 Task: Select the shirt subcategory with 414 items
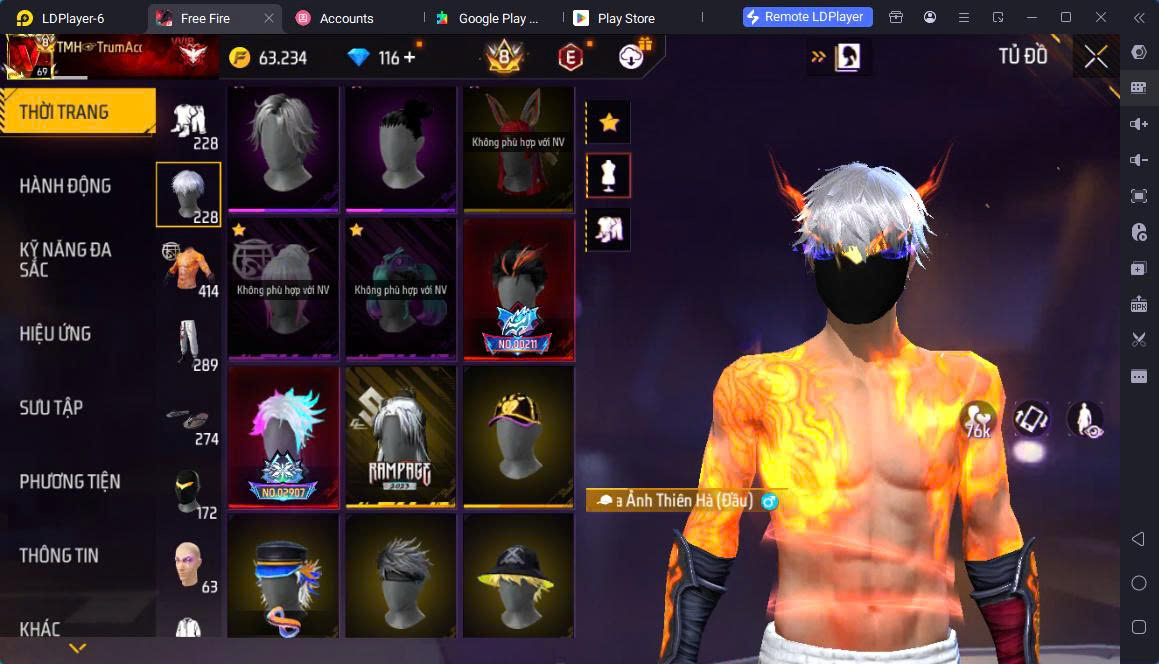(188, 268)
